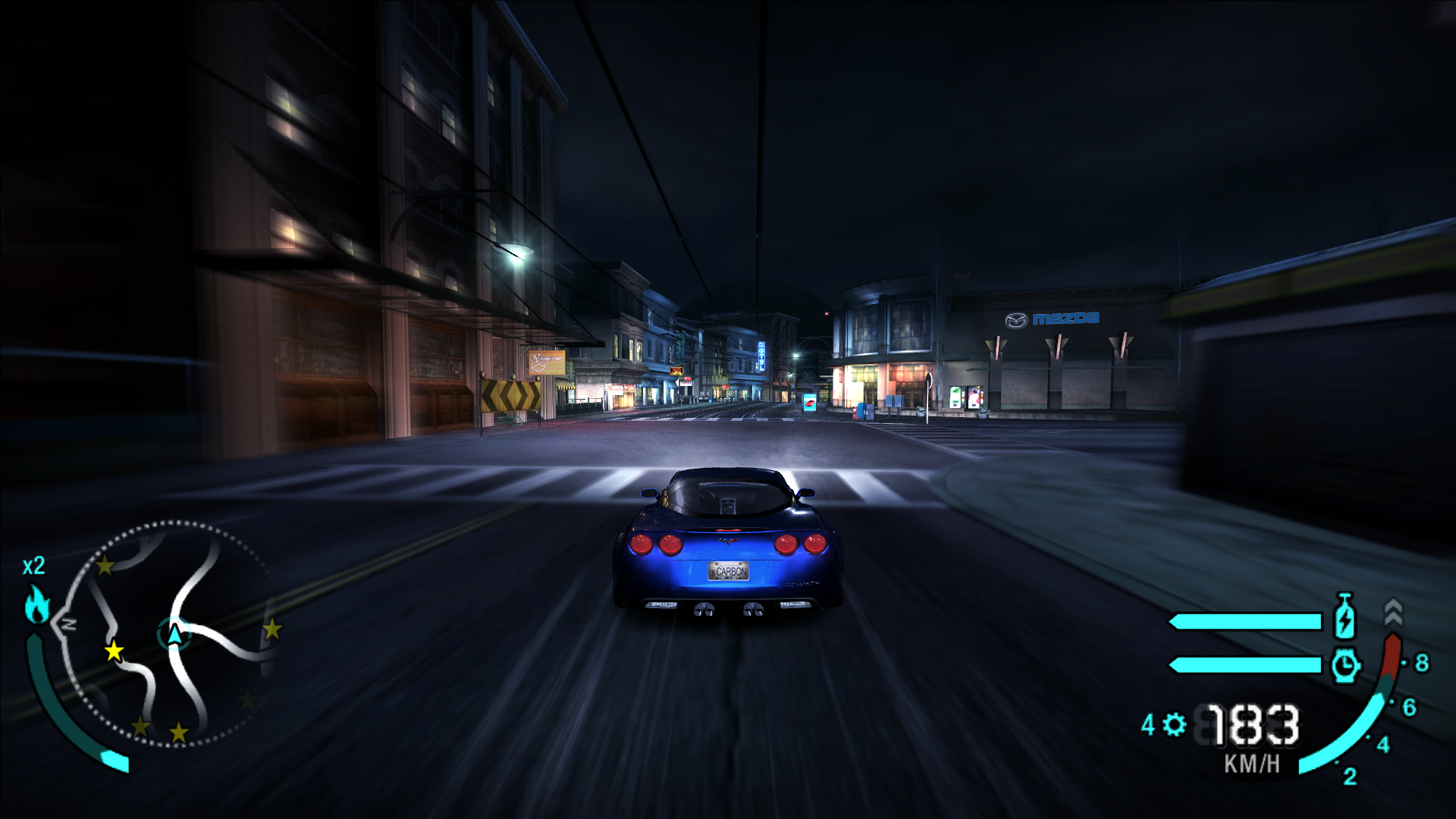Click the Speedbreaker stopwatch icon
Viewport: 1456px width, 819px height.
point(1346,664)
